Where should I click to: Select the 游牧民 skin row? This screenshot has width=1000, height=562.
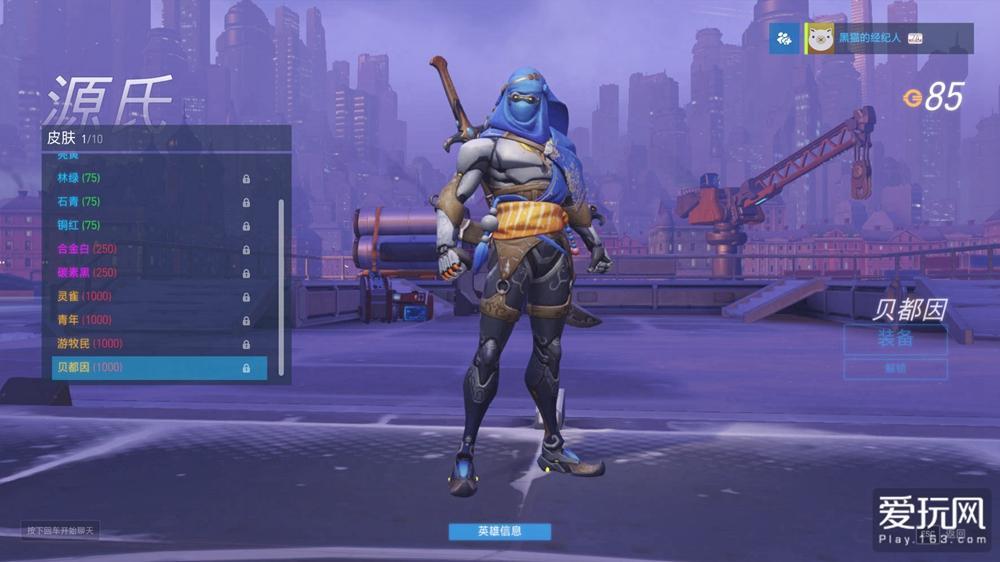[150, 343]
